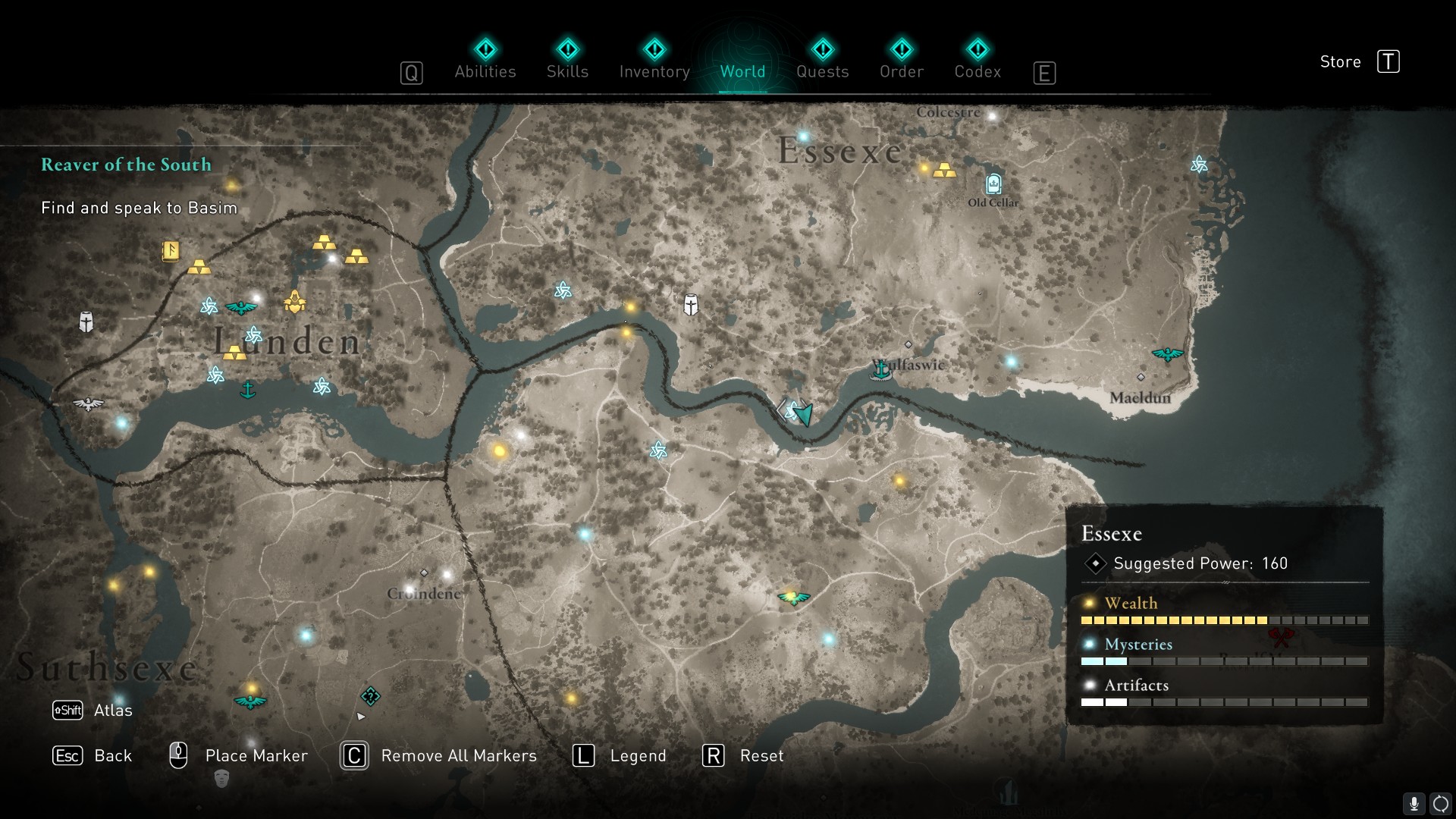Viewport: 1456px width, 819px height.
Task: Select the anchor icon in Lunden
Action: click(x=247, y=390)
